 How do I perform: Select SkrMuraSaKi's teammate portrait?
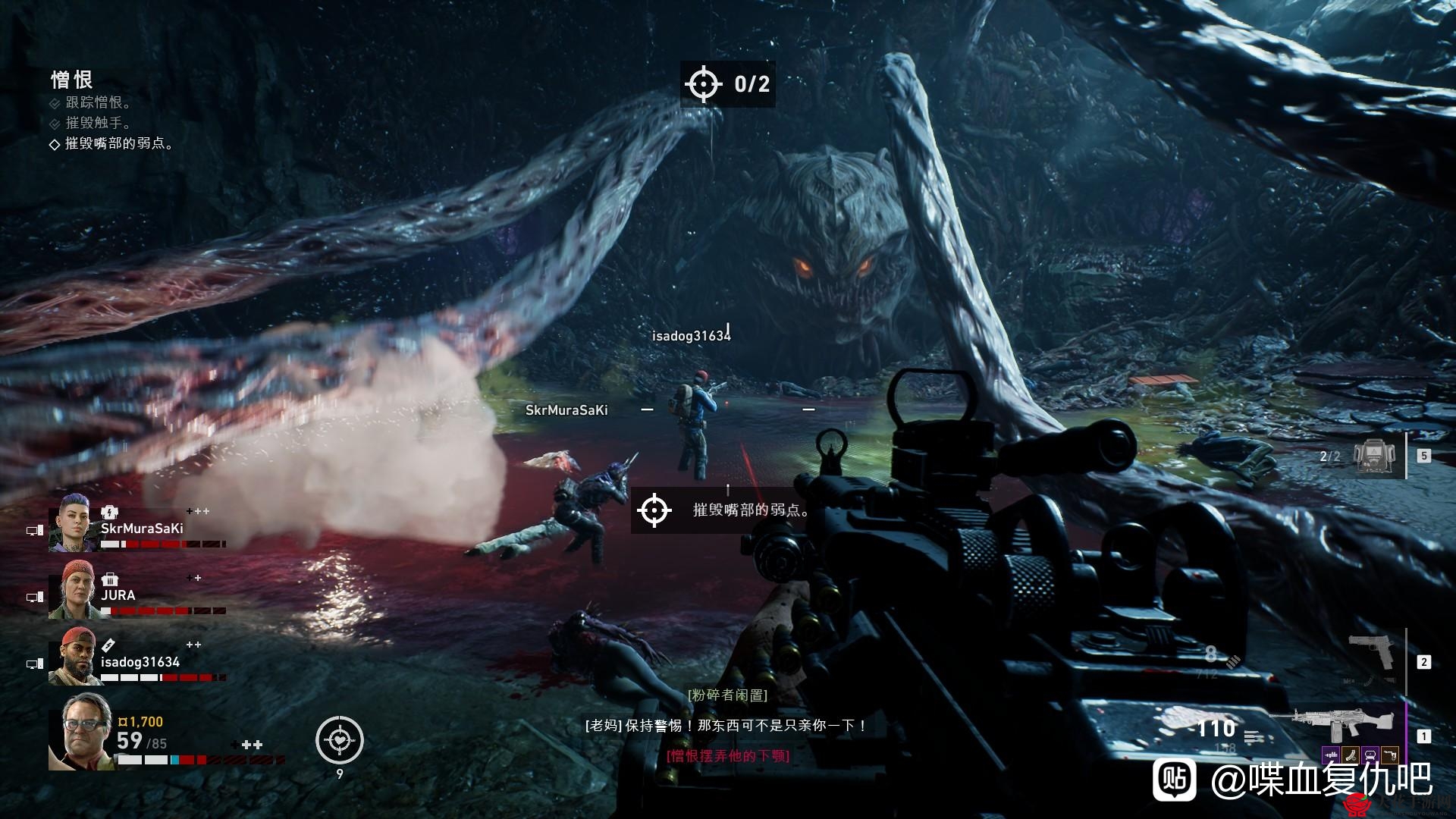pos(74,523)
